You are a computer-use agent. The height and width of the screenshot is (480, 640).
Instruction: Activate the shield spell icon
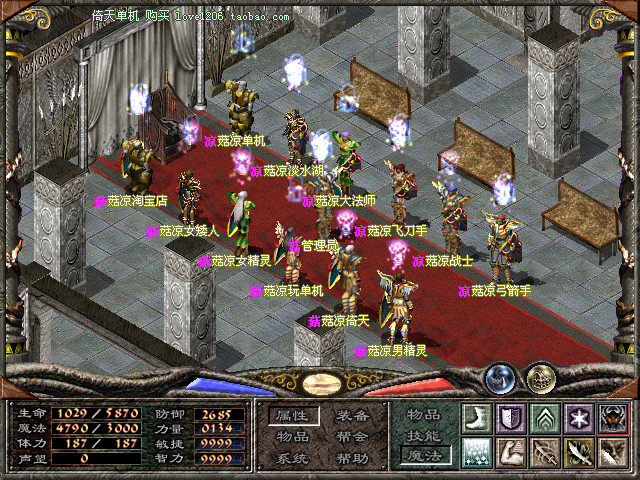(510, 418)
